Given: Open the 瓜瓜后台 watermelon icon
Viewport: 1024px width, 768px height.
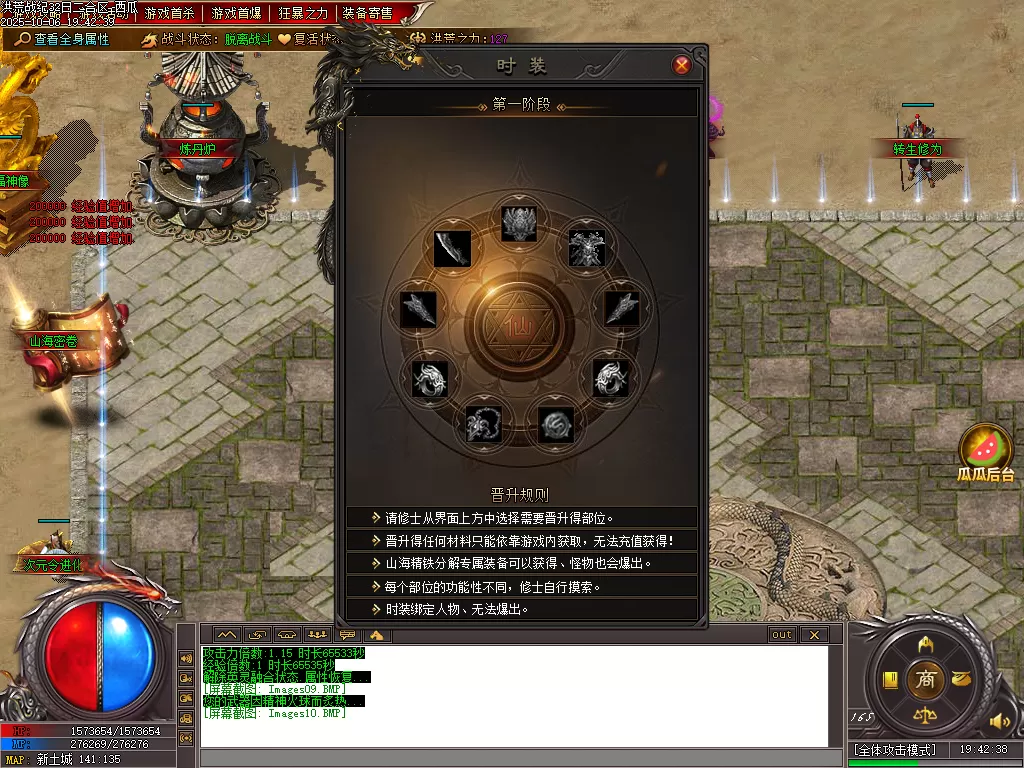Looking at the screenshot, I should point(986,452).
